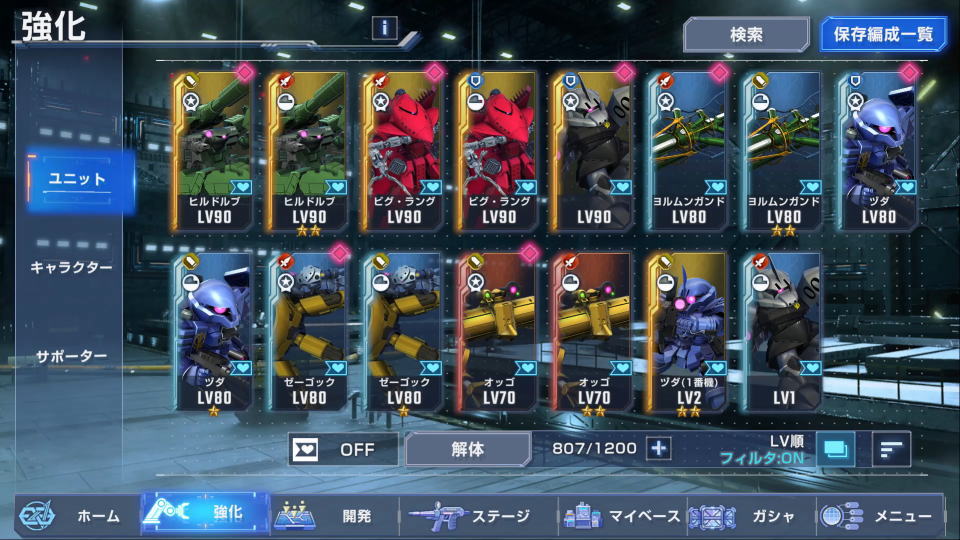960x540 pixels.
Task: Select the ヨルムンガンド card without stars
Action: click(688, 150)
